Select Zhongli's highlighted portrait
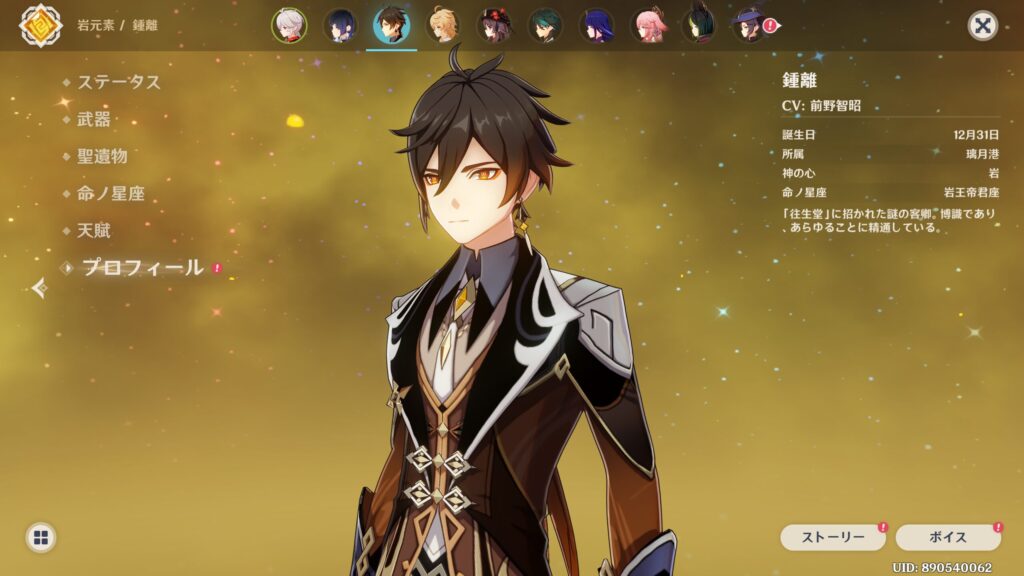 [391, 26]
